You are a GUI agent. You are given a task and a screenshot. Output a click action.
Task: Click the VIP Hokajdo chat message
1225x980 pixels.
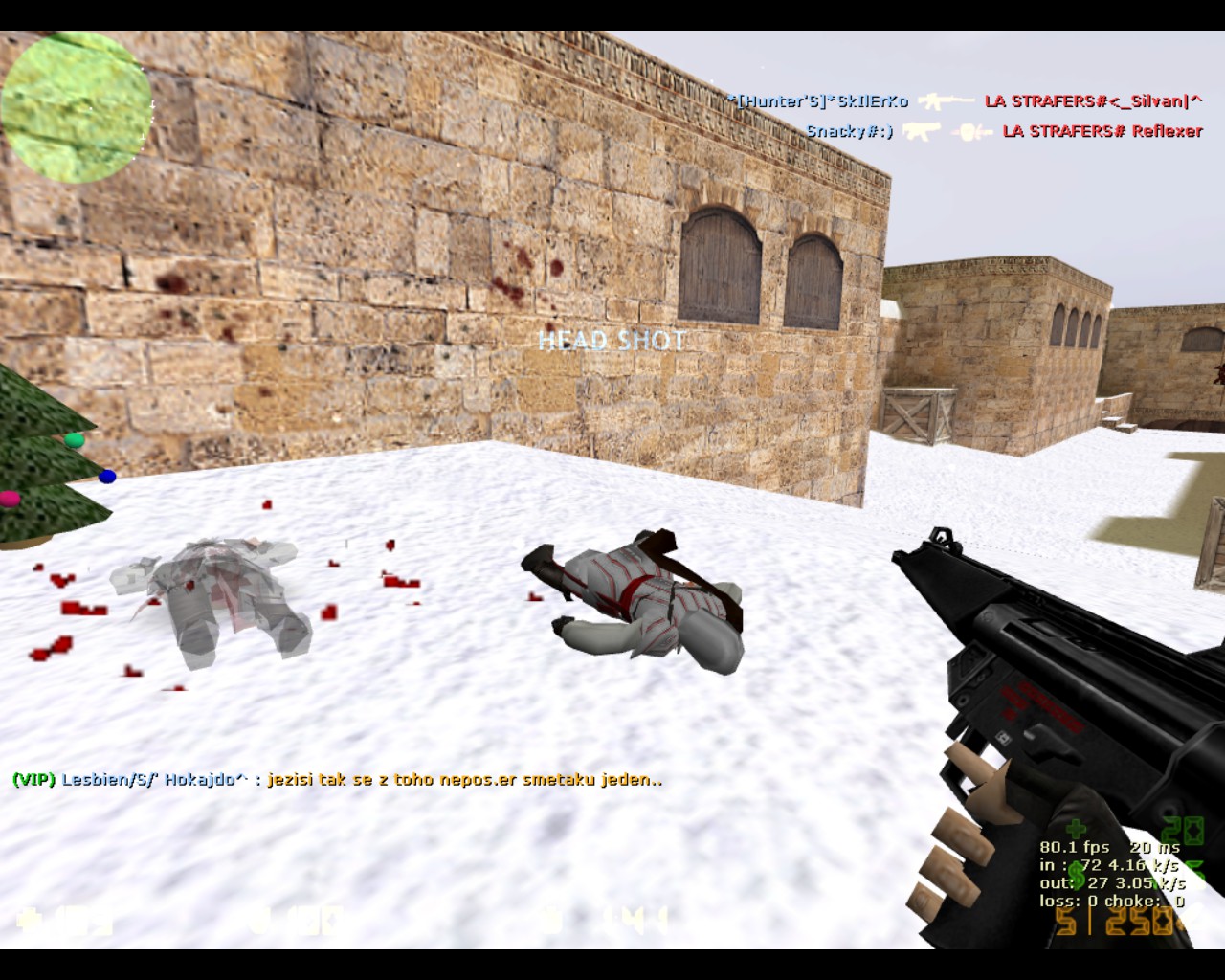pos(337,779)
